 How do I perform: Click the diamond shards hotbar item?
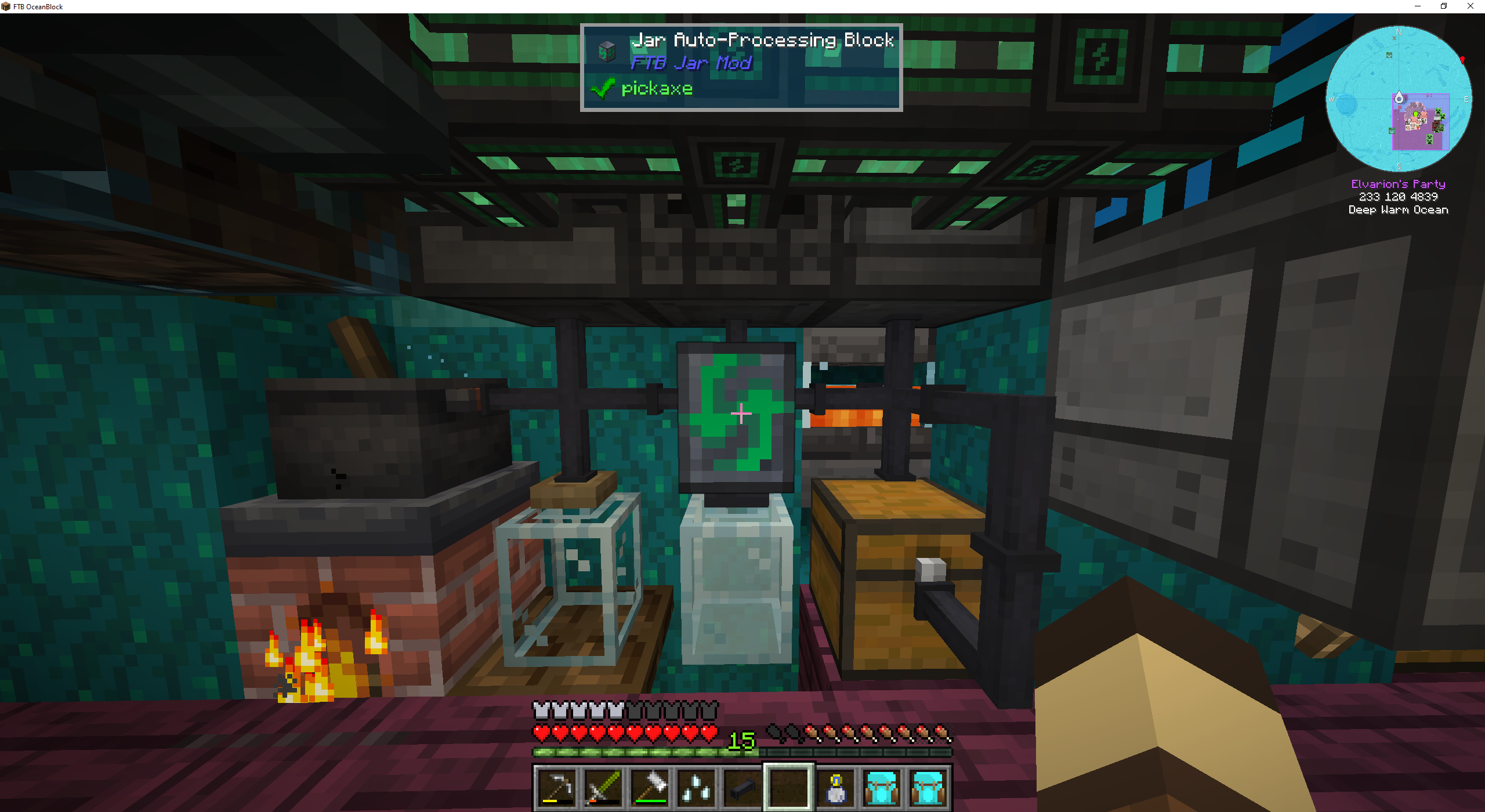click(x=696, y=788)
